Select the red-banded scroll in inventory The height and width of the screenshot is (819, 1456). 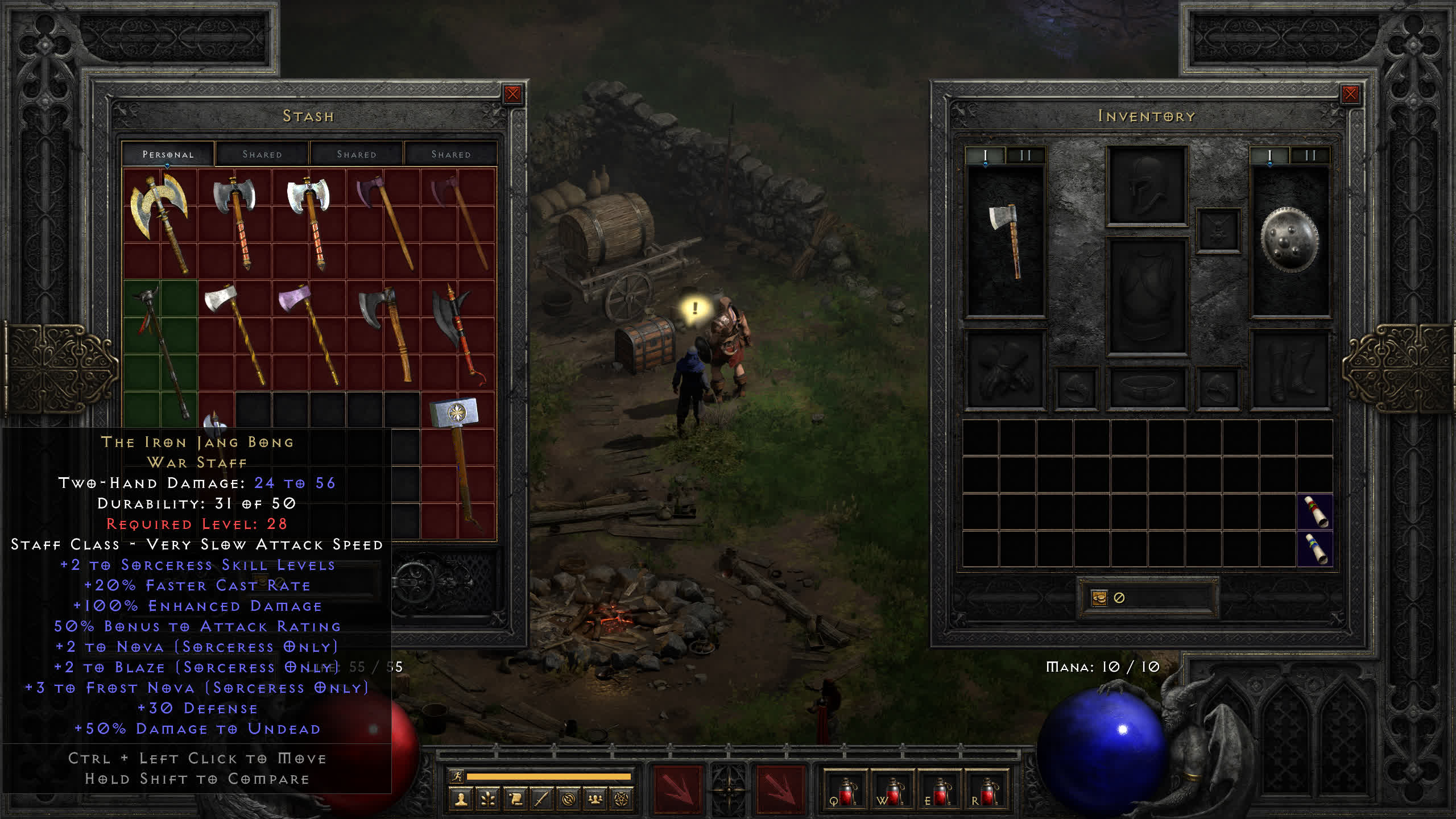click(x=1315, y=512)
